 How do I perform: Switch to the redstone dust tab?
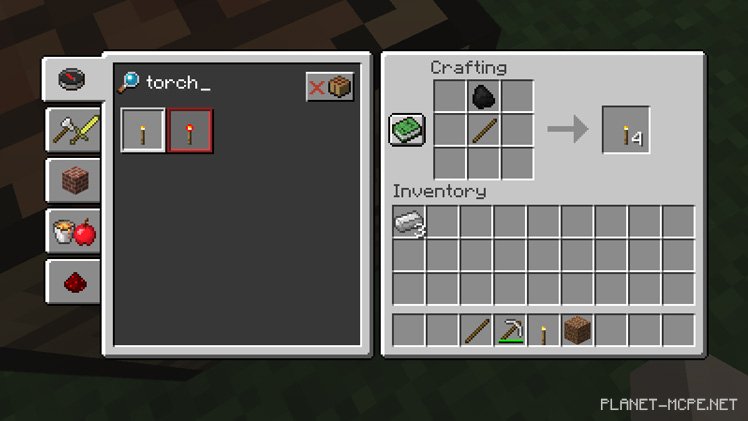point(74,283)
